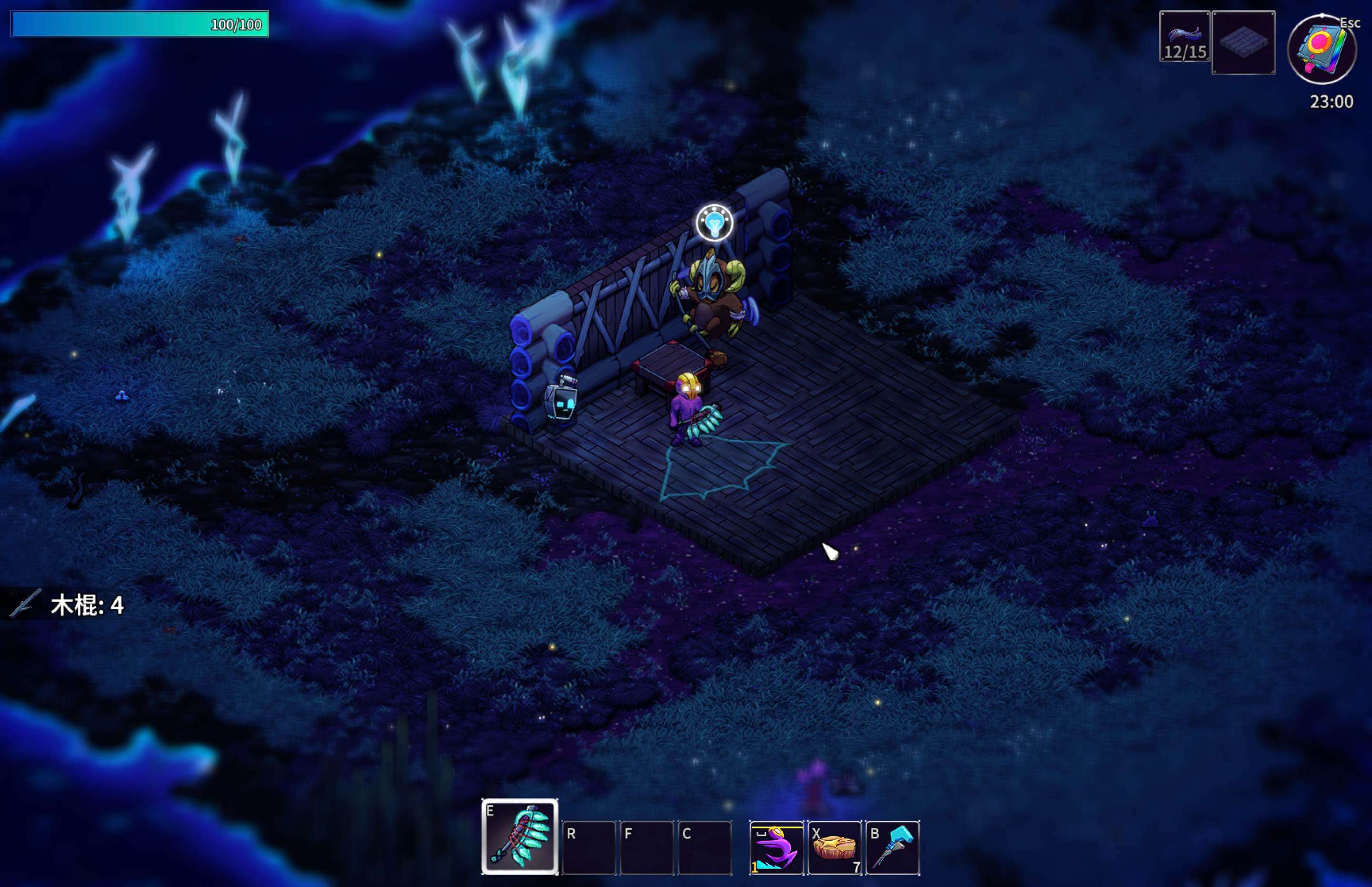Click the lightbulb hint above the NPC

714,222
